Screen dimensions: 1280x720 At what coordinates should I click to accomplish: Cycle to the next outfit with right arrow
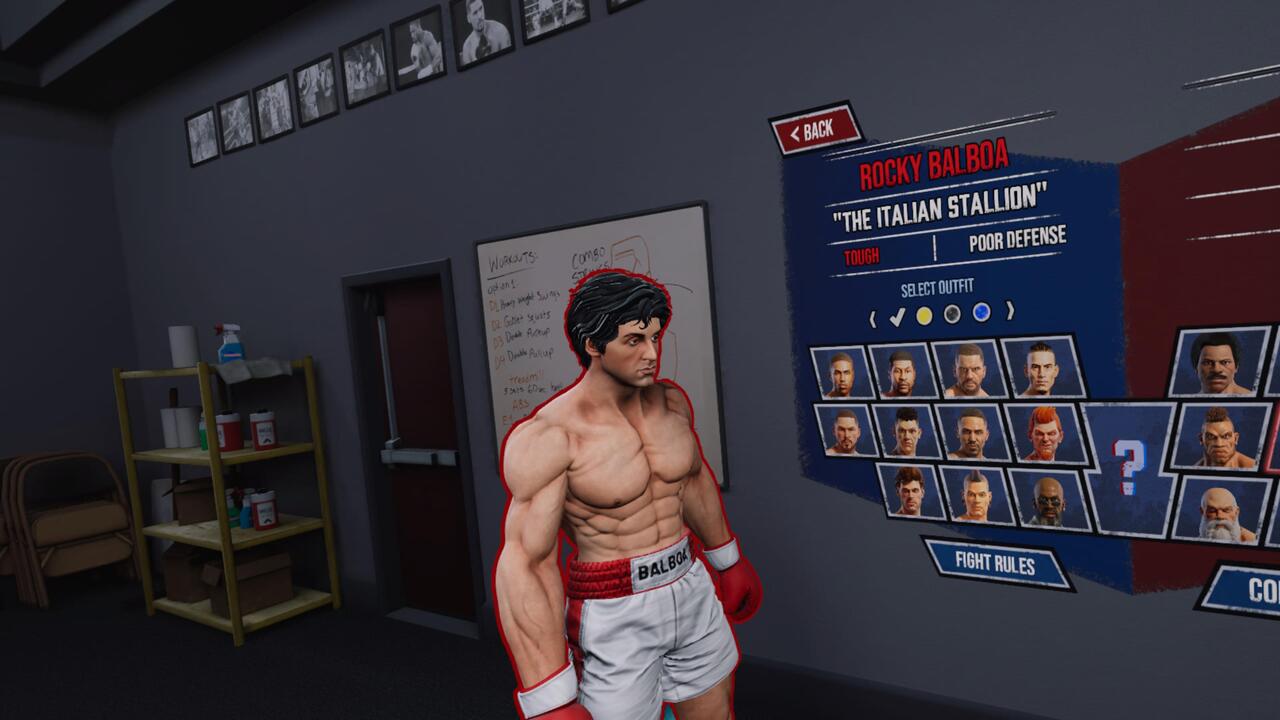tap(1010, 310)
